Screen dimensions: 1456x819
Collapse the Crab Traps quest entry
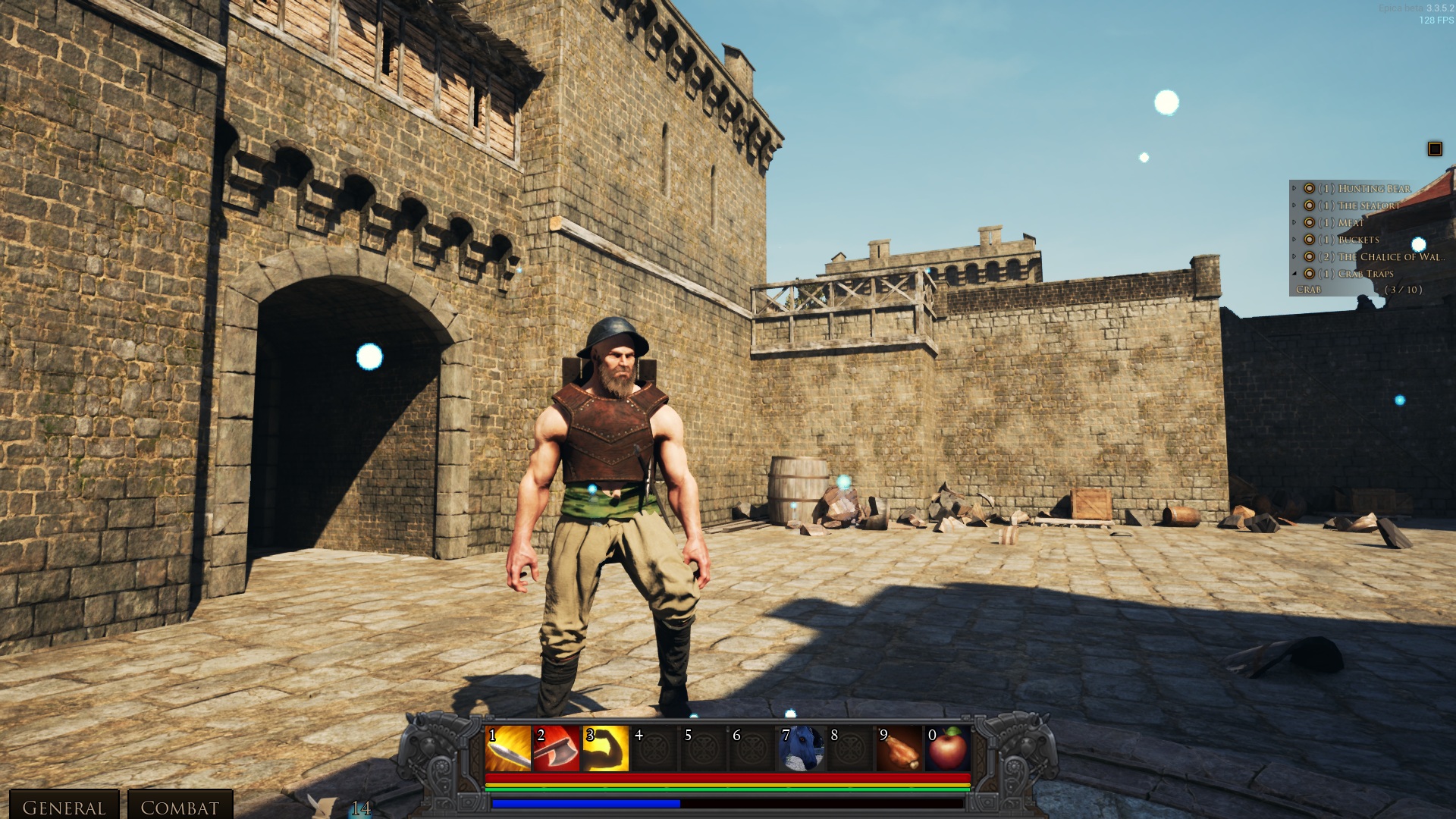pyautogui.click(x=1294, y=274)
